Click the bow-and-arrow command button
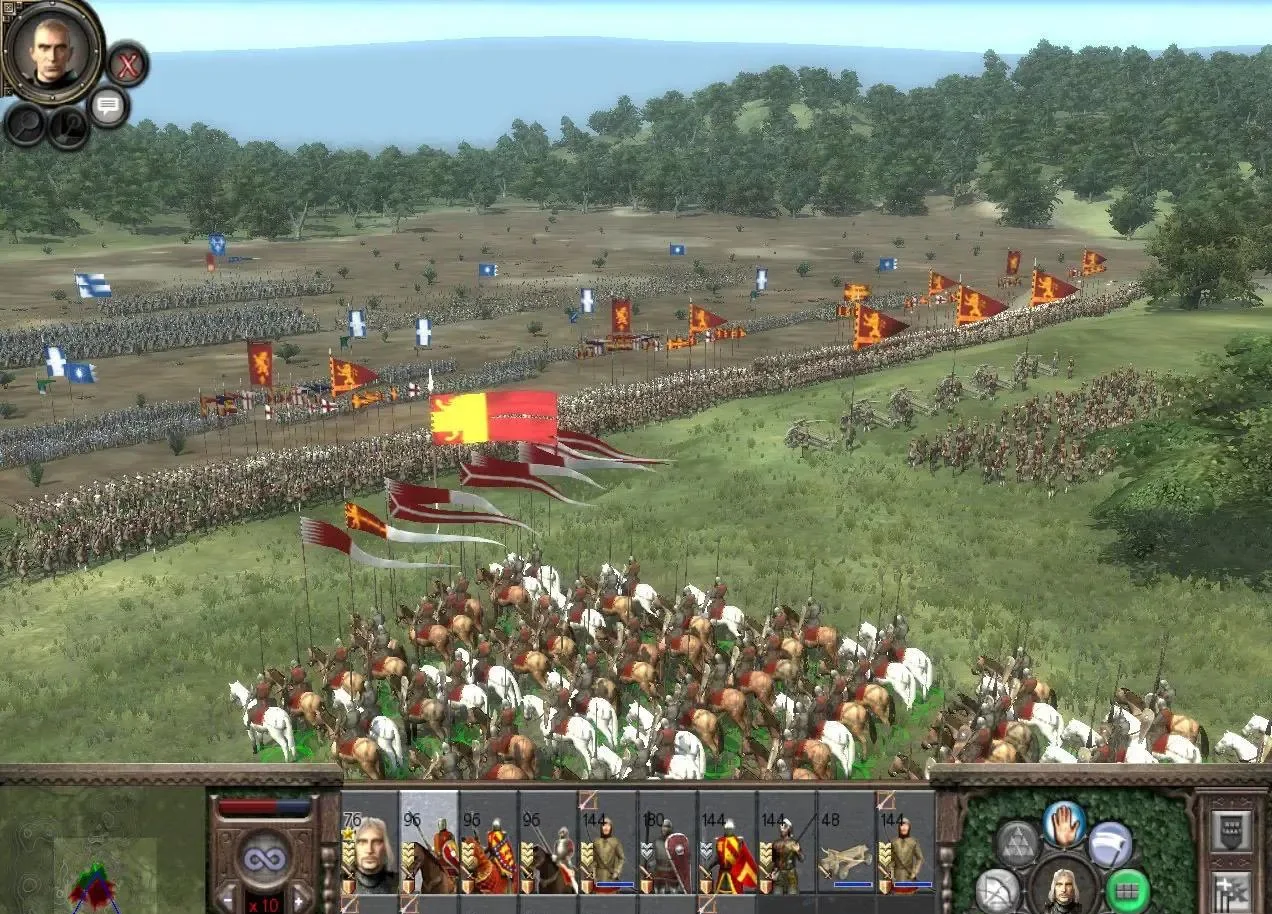This screenshot has width=1272, height=914. point(997,890)
